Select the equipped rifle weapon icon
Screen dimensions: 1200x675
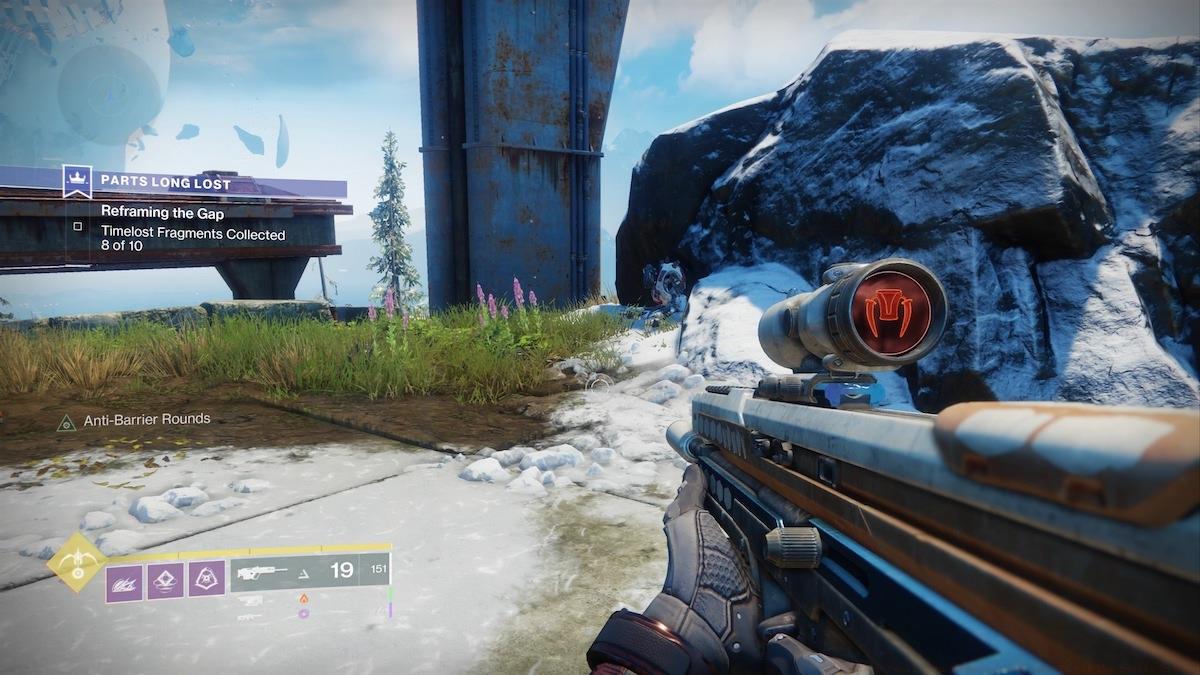coord(262,572)
